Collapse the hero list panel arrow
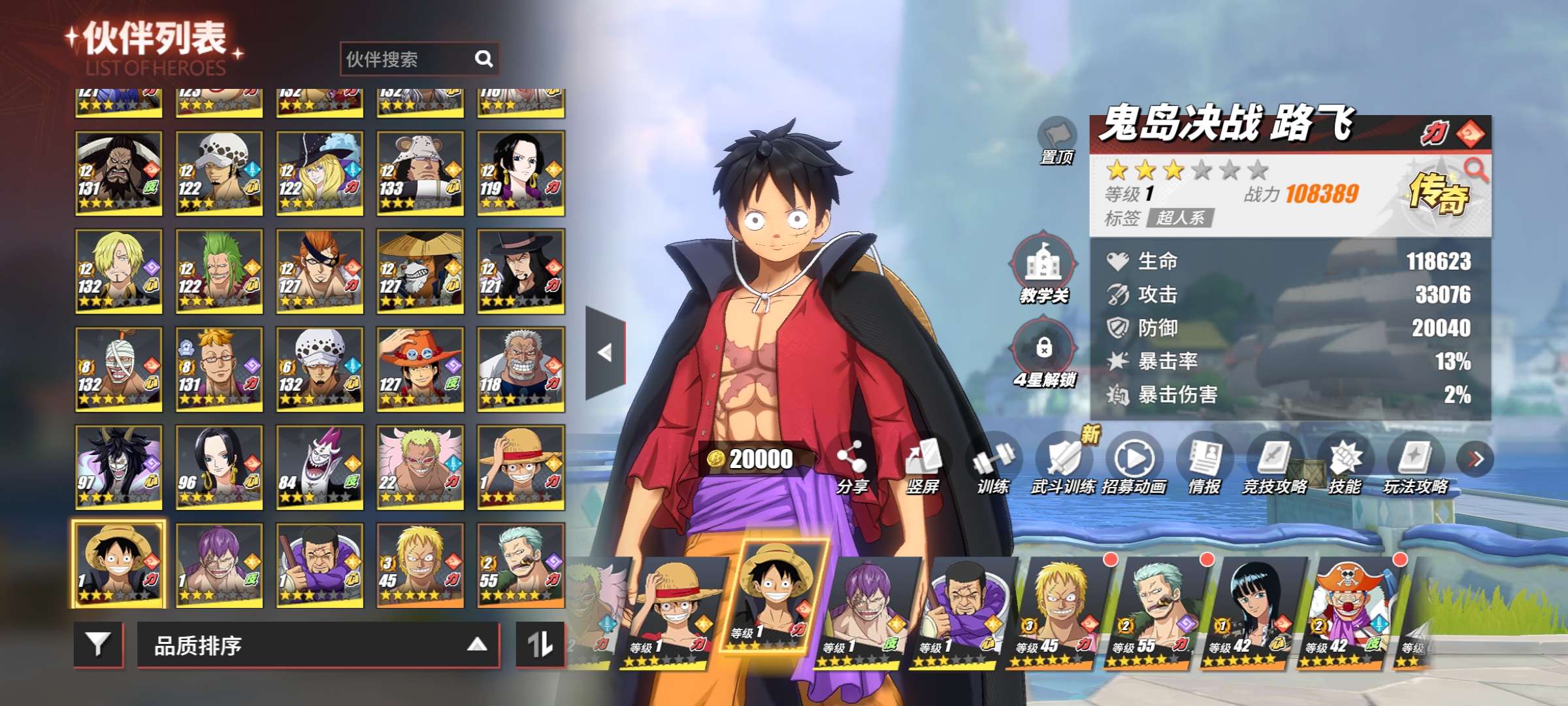 605,353
